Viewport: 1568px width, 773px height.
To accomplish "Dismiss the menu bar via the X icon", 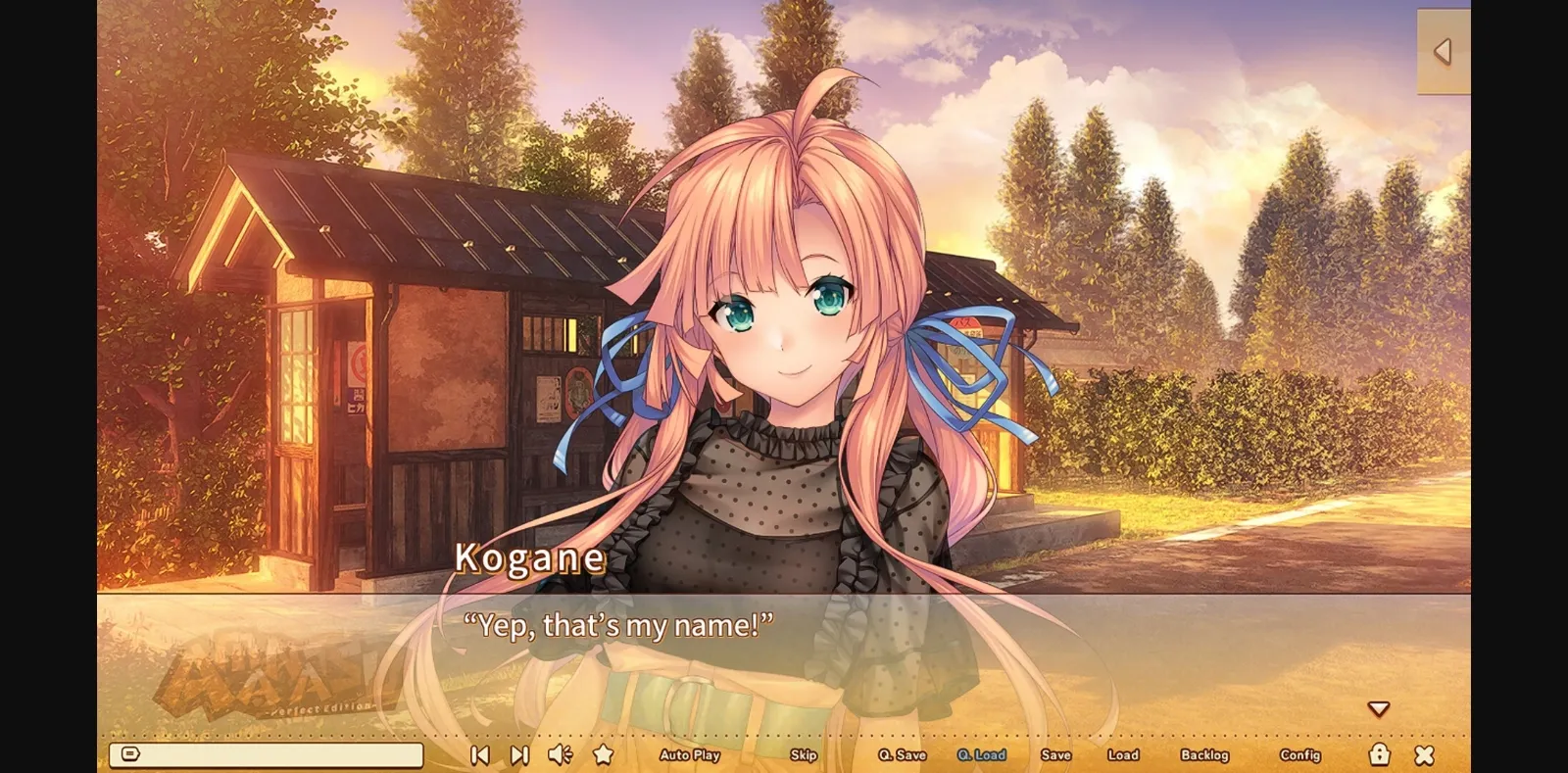I will [1425, 754].
